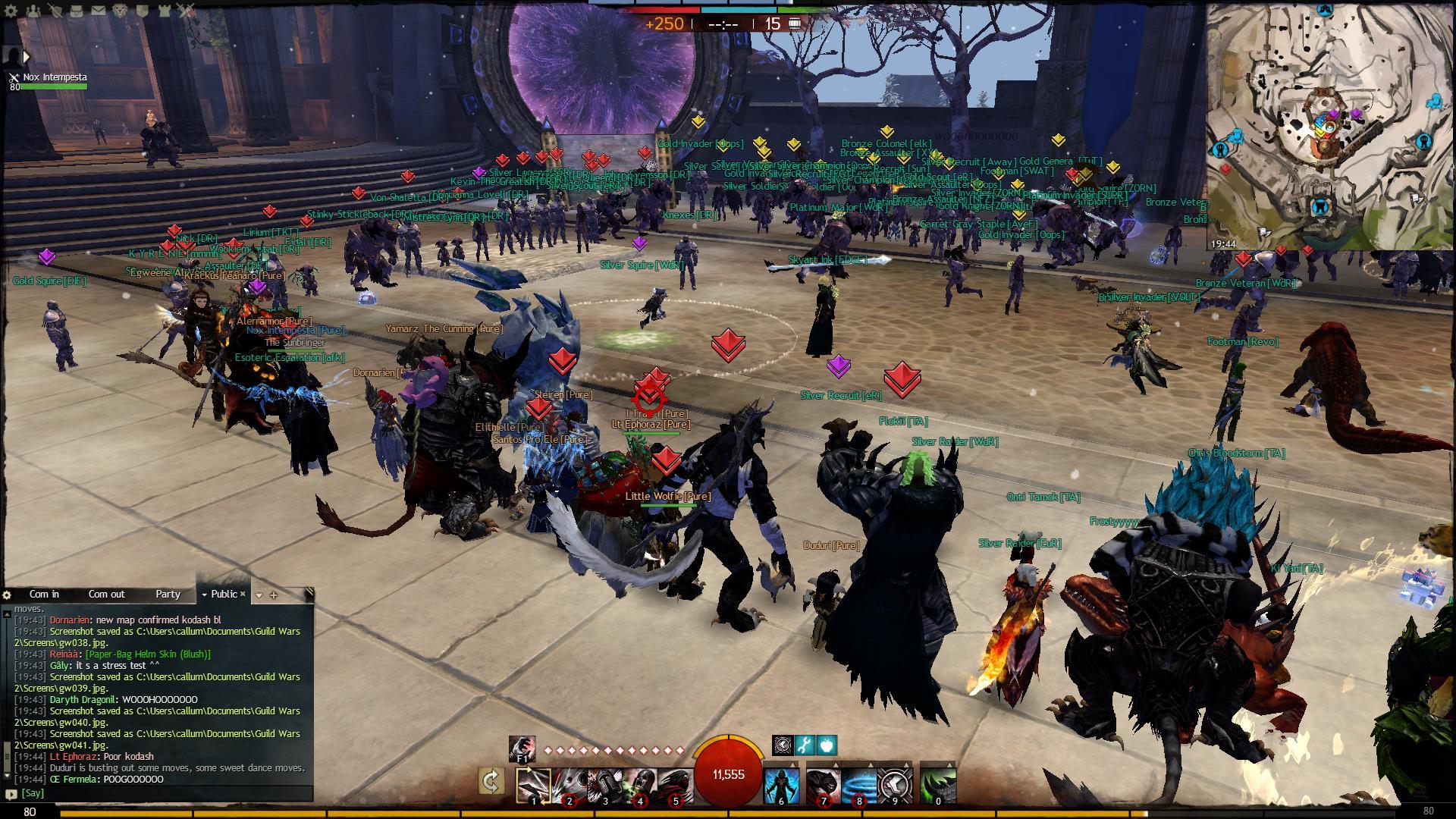Open chat options gear
This screenshot has width=1456, height=819.
pos(7,595)
